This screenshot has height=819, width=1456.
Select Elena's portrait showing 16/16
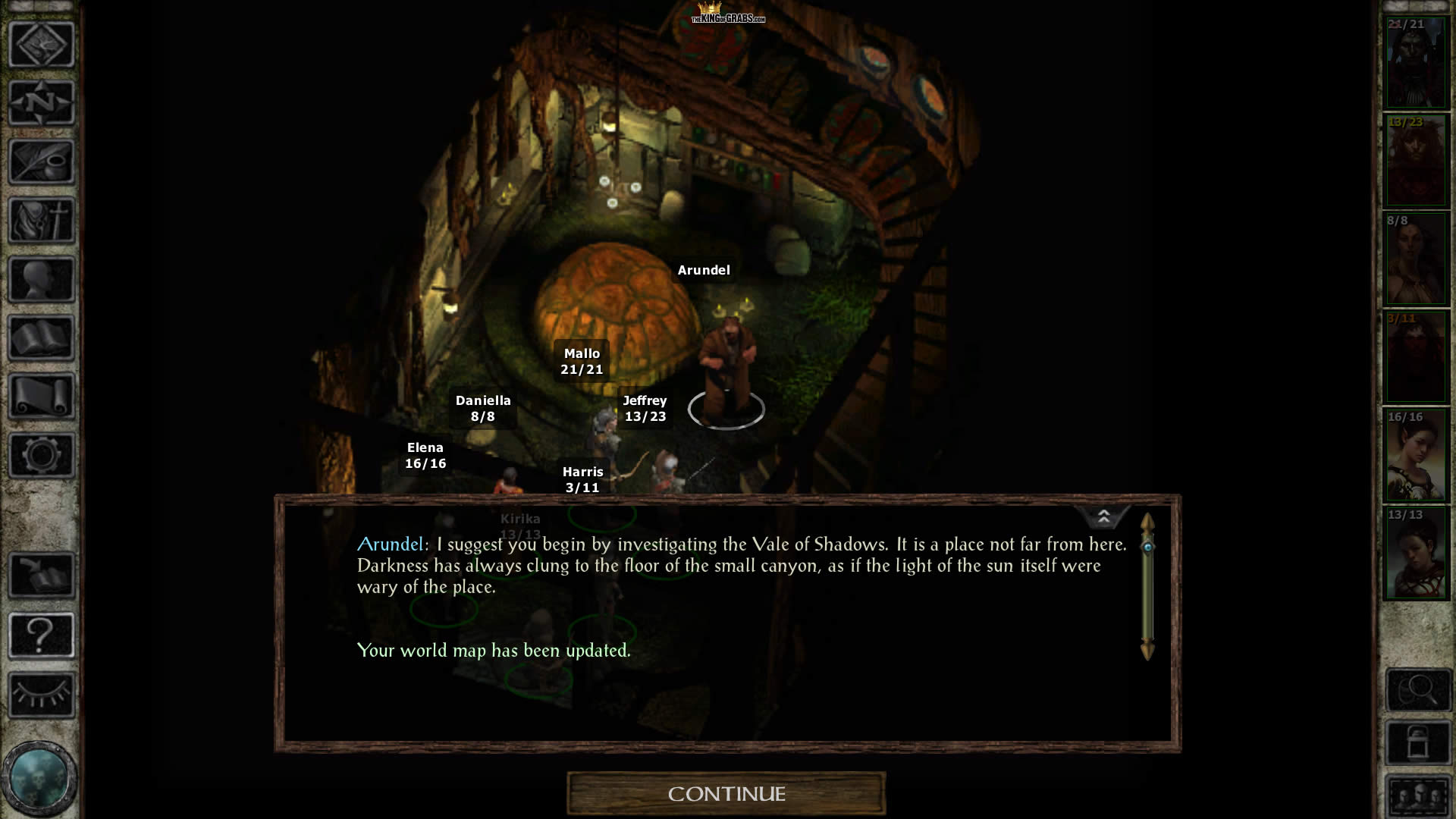point(1416,456)
